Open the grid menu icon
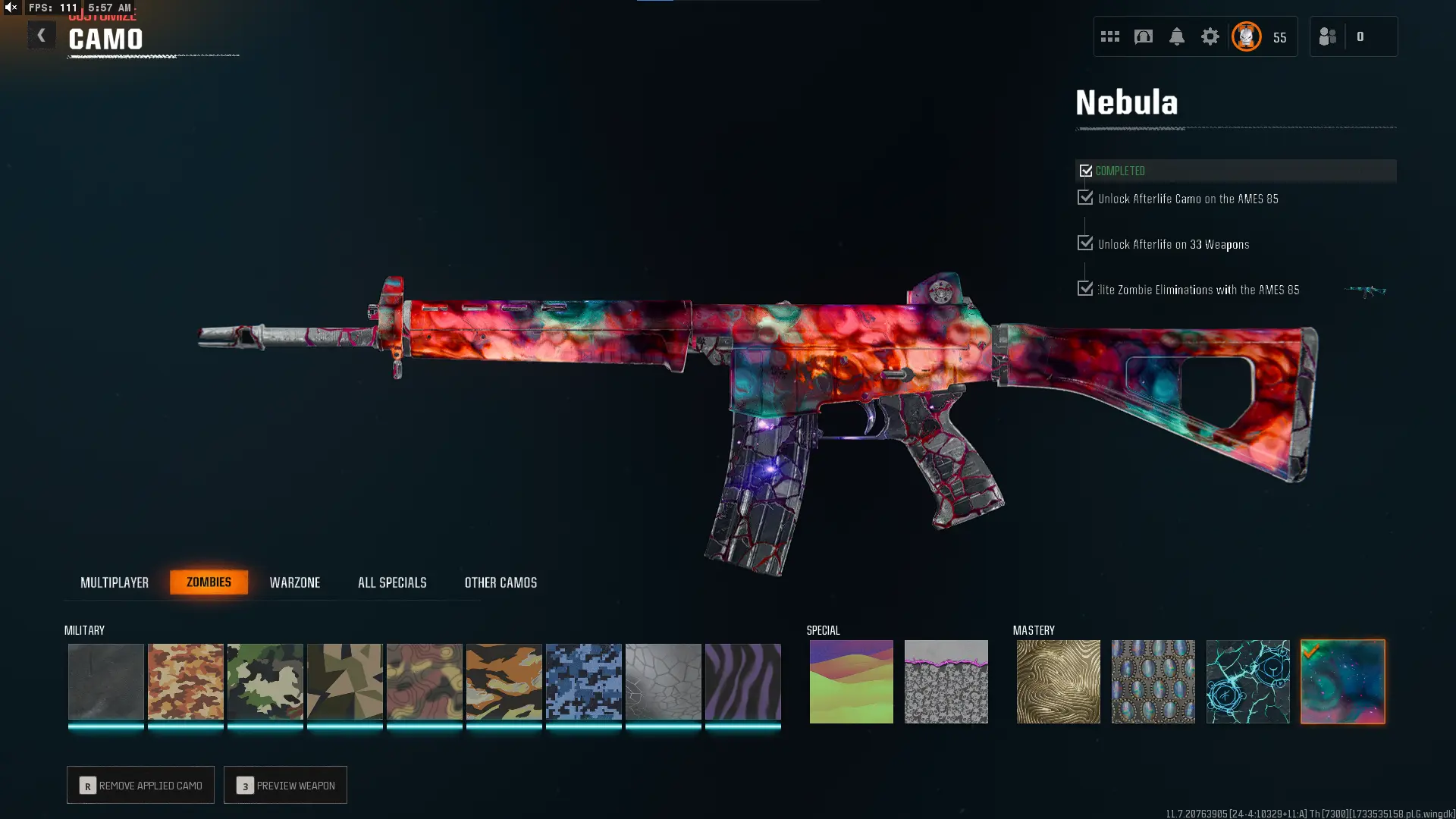Screen dimensions: 1456x819 (1109, 36)
